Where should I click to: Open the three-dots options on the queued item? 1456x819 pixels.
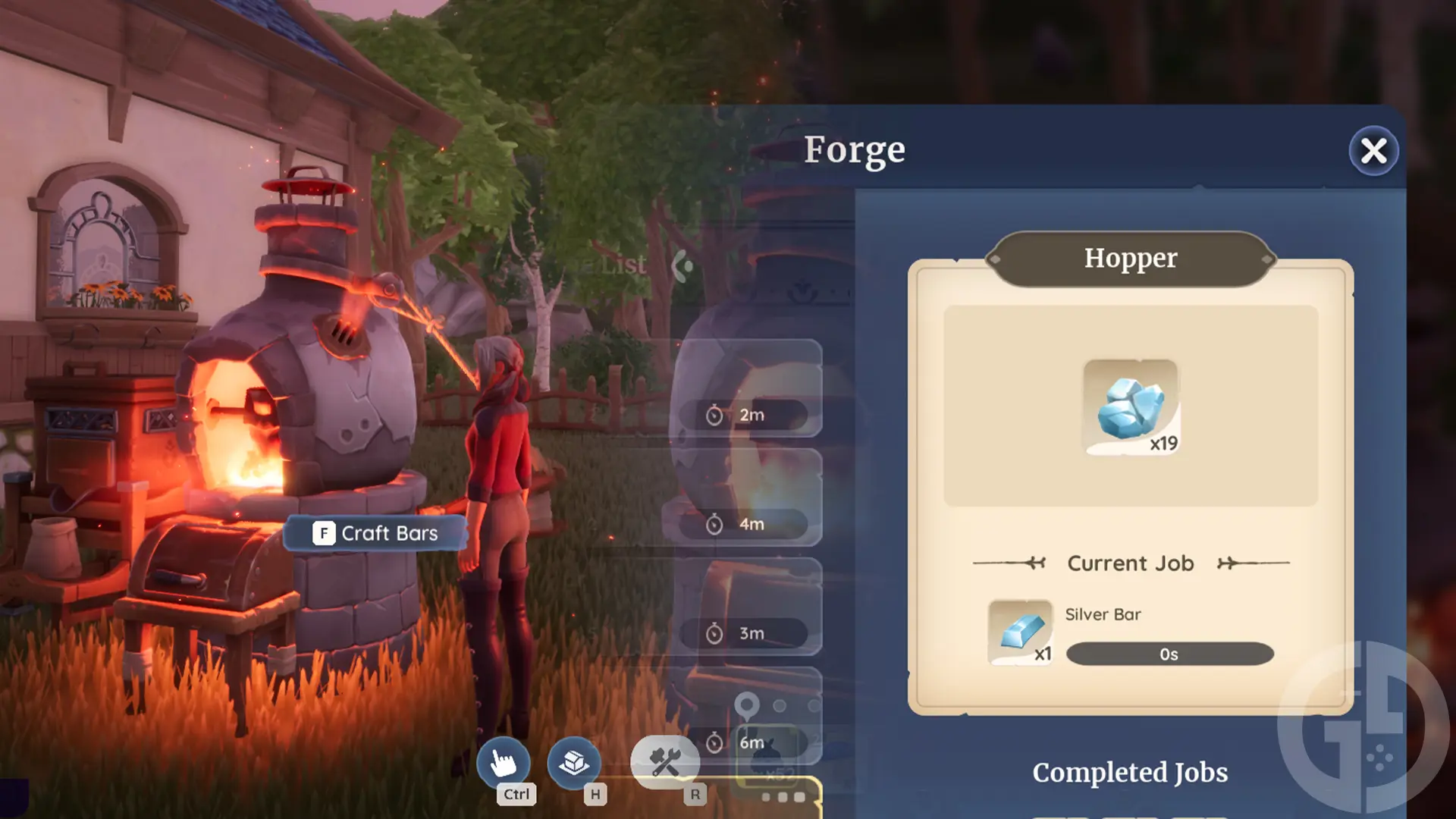coord(783,797)
